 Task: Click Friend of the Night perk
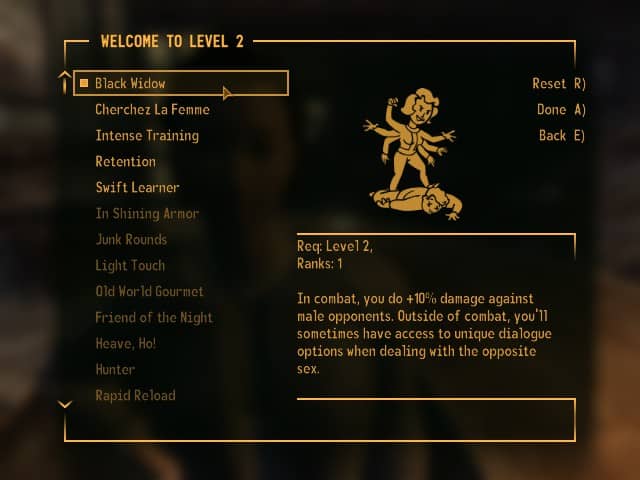click(154, 317)
